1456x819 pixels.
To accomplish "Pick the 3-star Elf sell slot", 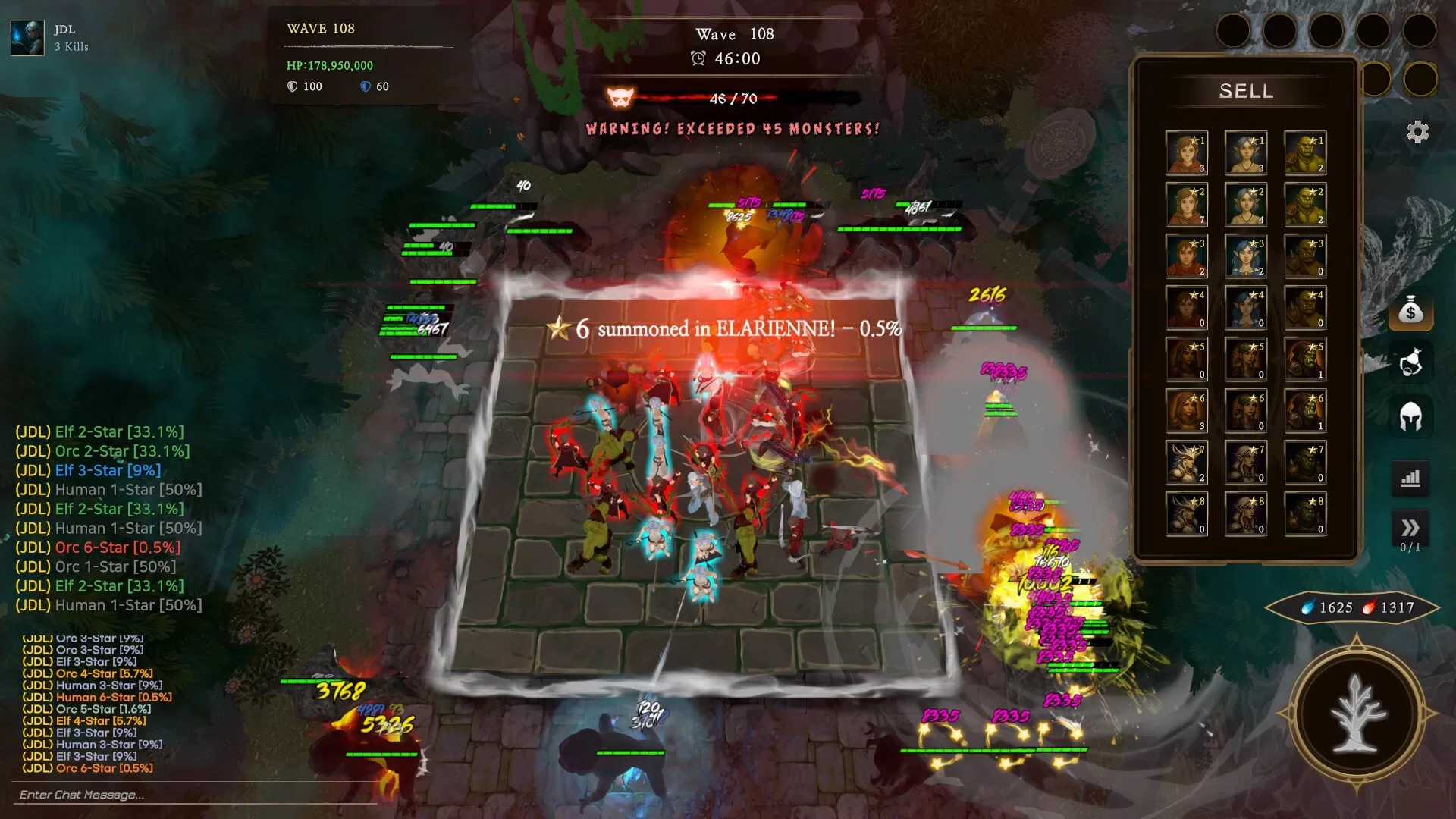I will pyautogui.click(x=1246, y=256).
